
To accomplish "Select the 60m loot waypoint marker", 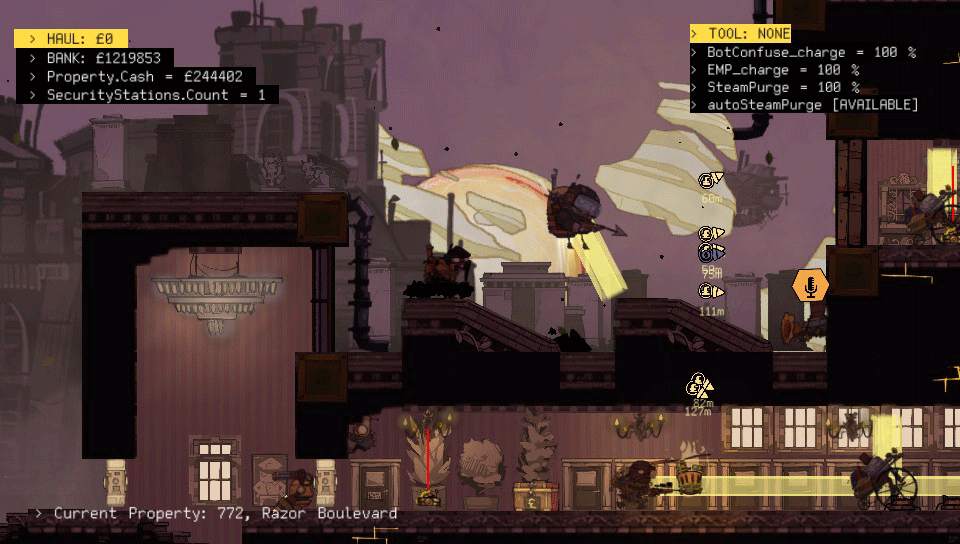I will [710, 180].
